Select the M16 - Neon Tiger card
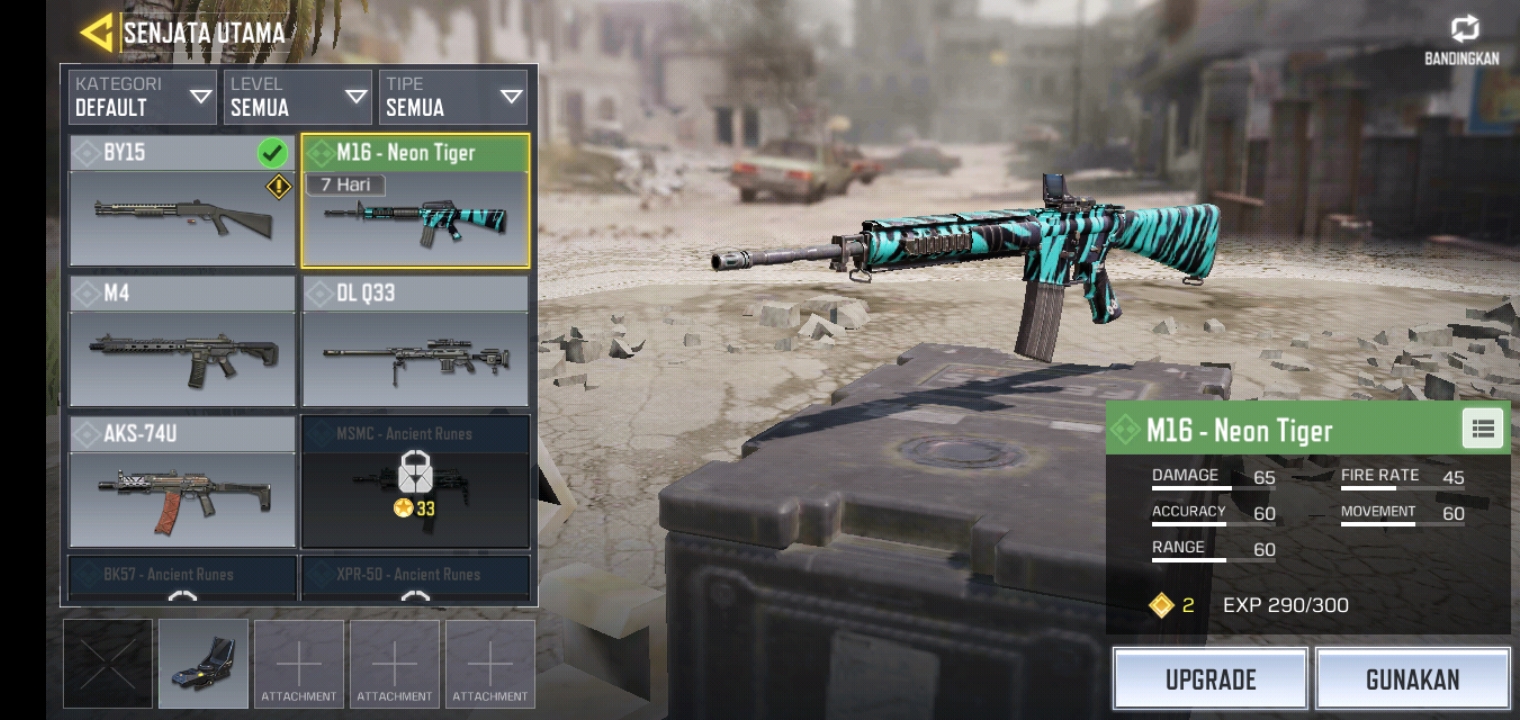Screen dimensions: 1520x720 pyautogui.click(x=415, y=202)
